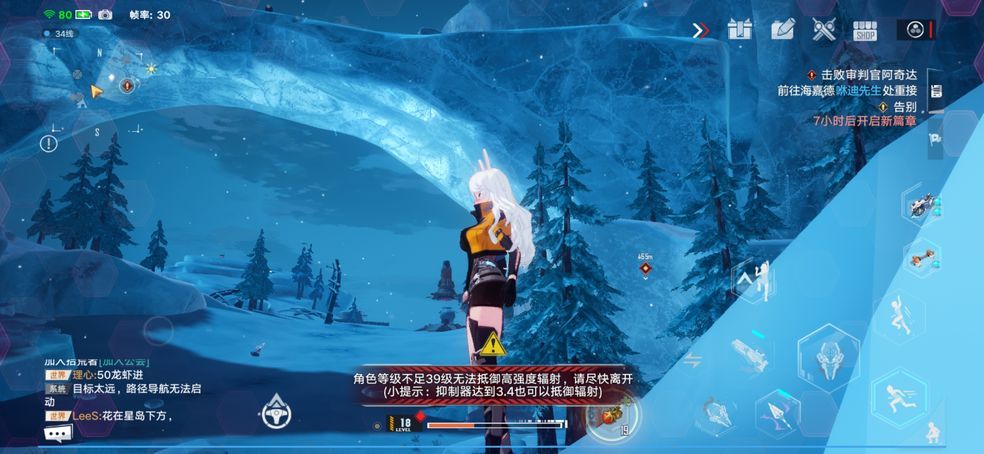Open the crossed weapons menu
The image size is (984, 454).
[824, 30]
